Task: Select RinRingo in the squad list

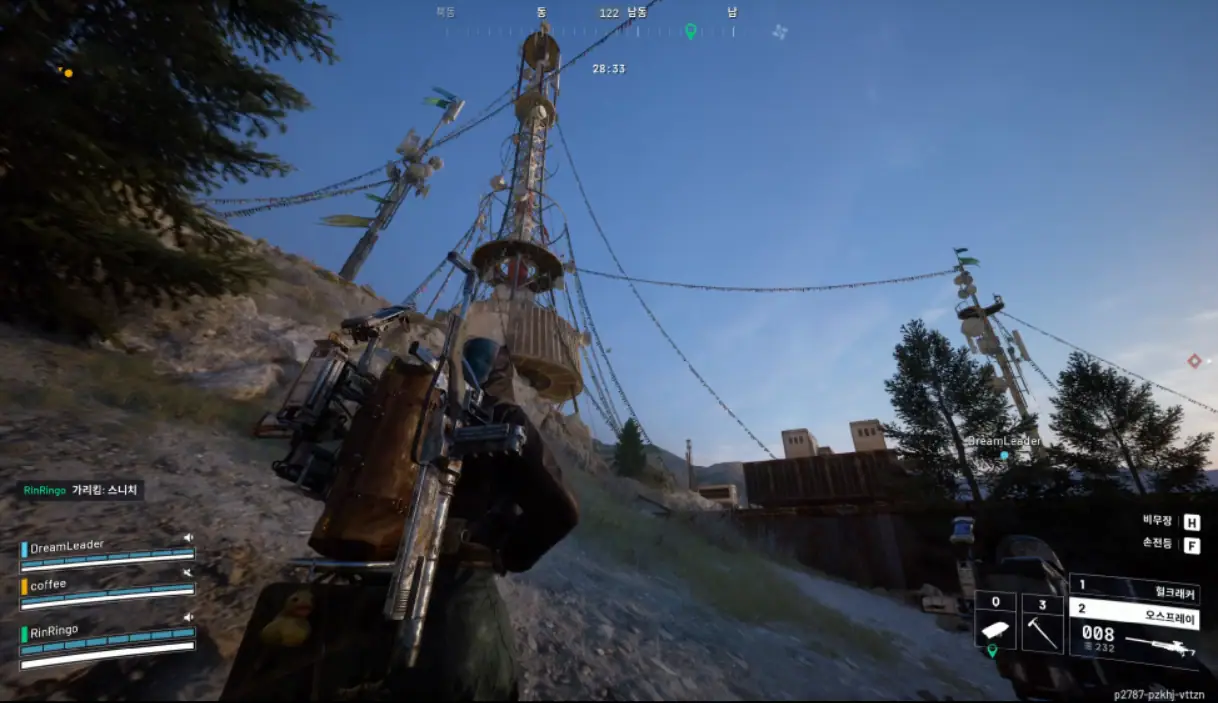Action: (54, 630)
